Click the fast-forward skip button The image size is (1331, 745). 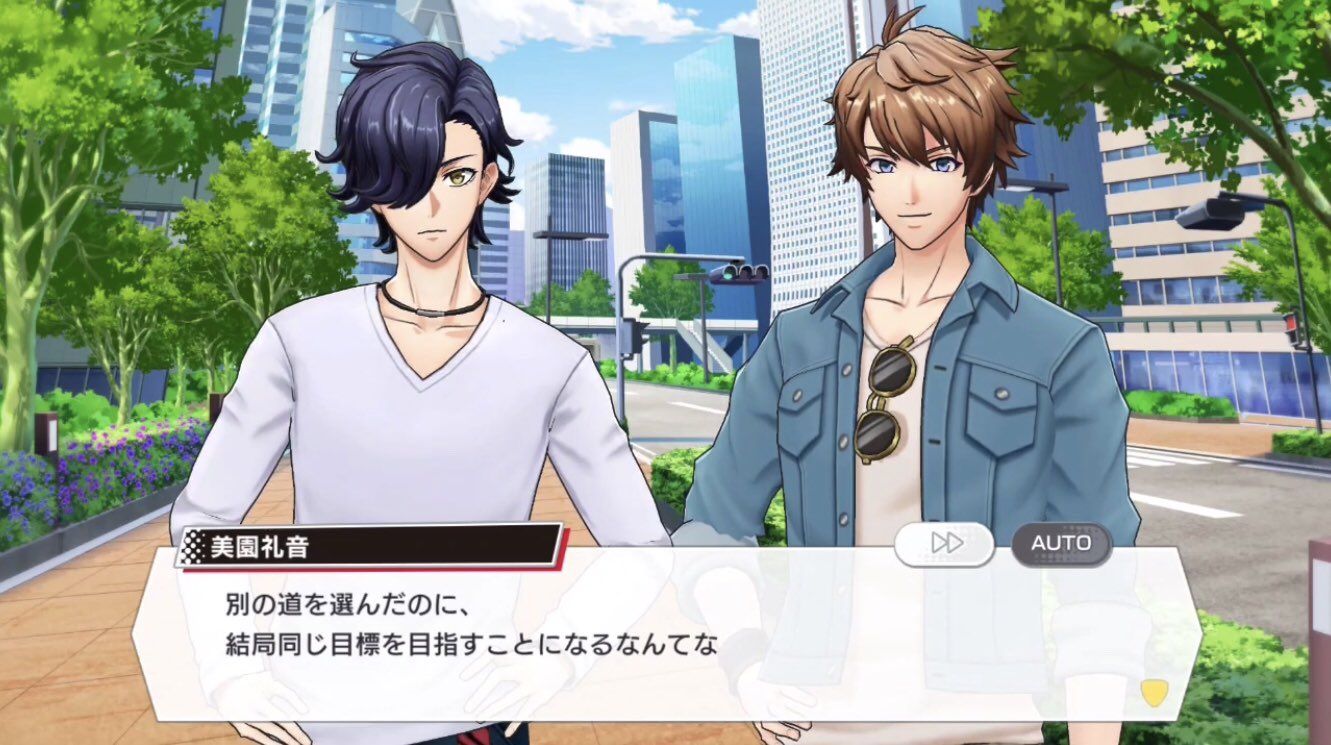coord(944,544)
